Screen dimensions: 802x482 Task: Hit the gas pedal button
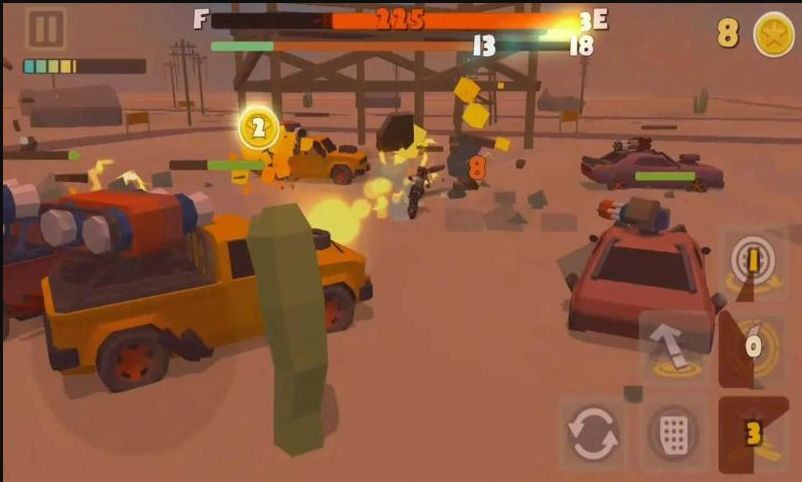click(x=672, y=434)
